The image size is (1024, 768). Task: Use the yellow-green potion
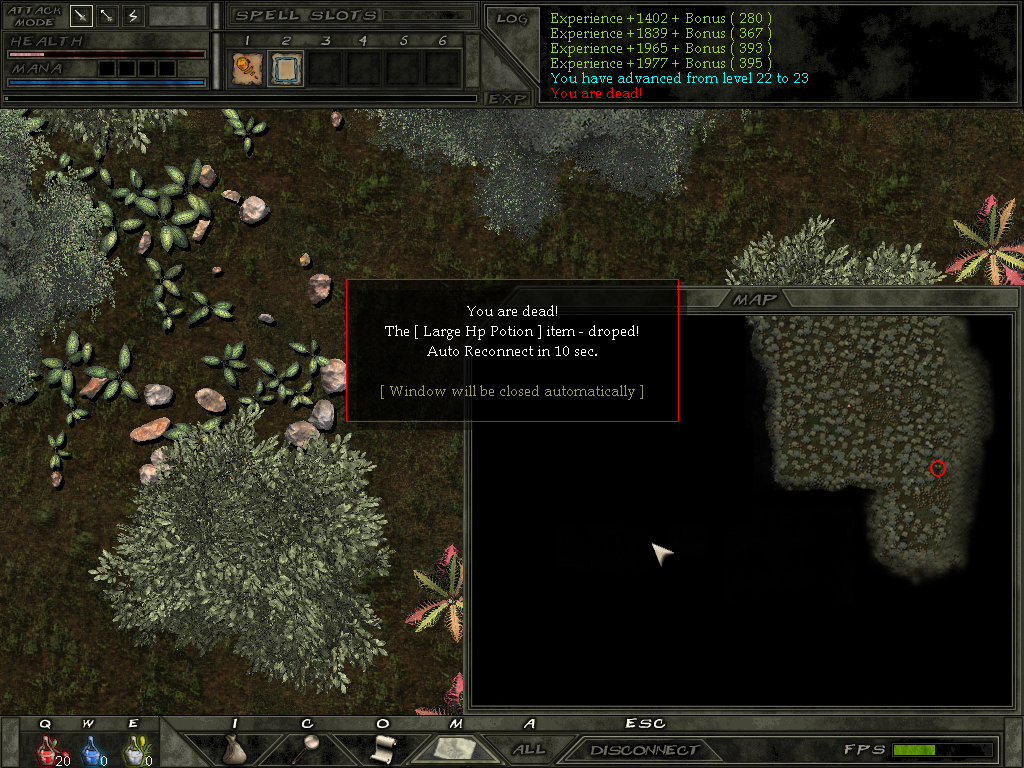(x=134, y=749)
